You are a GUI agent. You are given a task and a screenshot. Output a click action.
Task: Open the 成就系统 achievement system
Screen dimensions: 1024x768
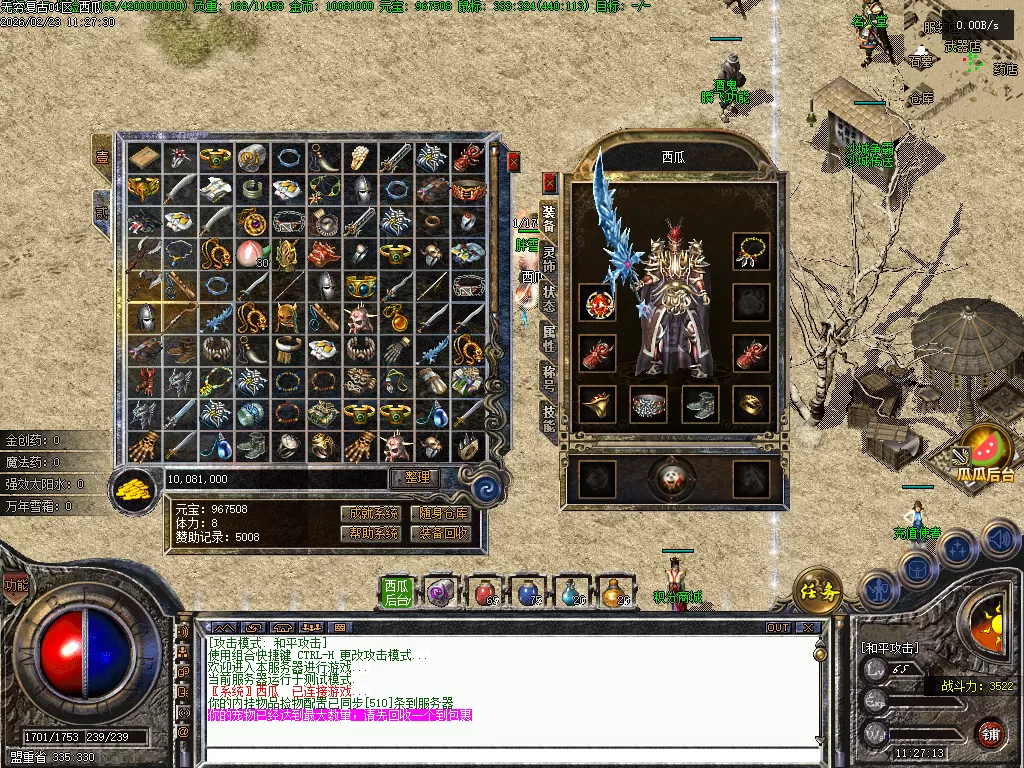click(369, 513)
